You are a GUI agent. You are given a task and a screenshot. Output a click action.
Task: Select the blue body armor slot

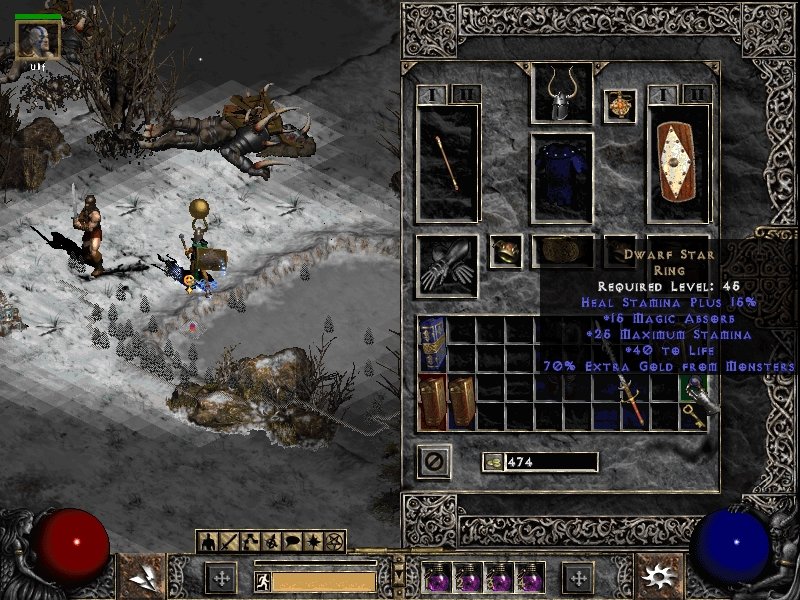(561, 177)
